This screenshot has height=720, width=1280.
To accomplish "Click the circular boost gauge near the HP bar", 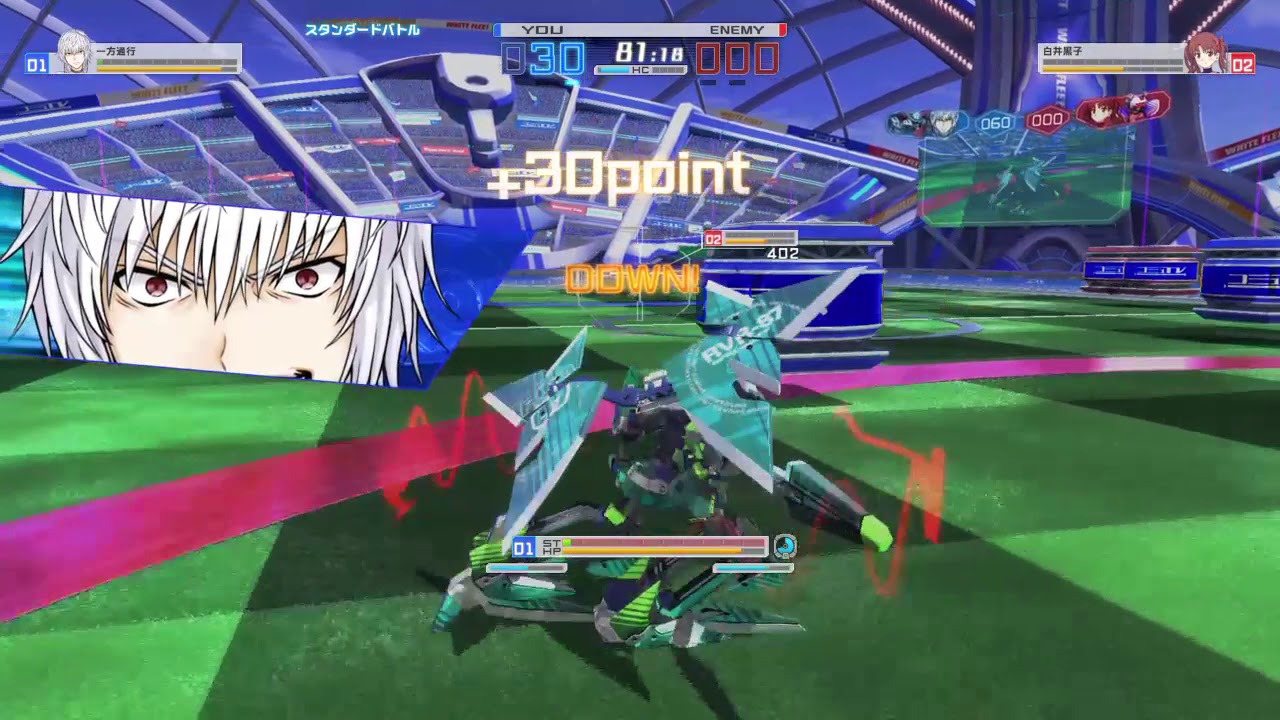I will click(785, 547).
